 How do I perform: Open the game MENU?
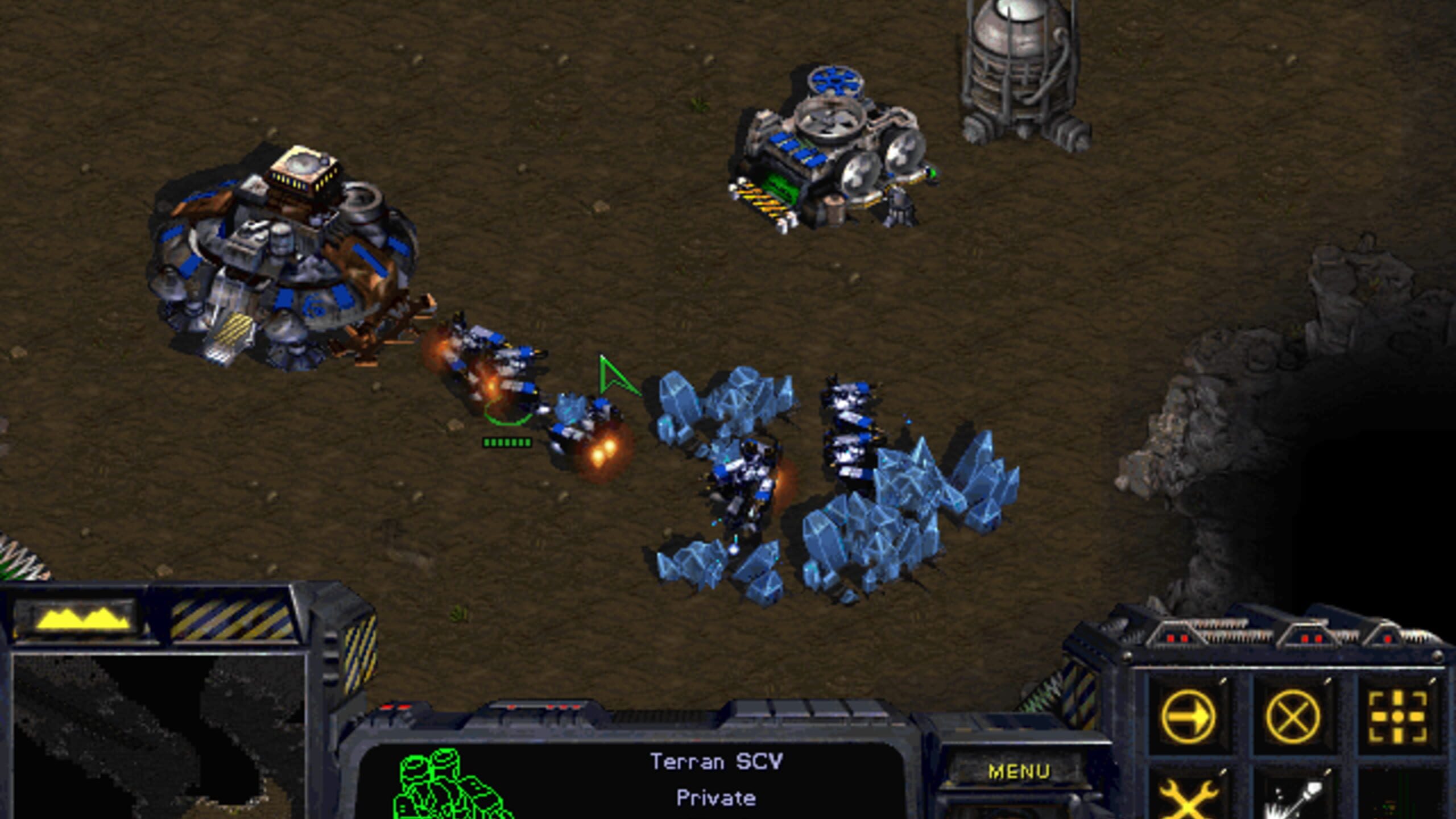(x=1018, y=772)
